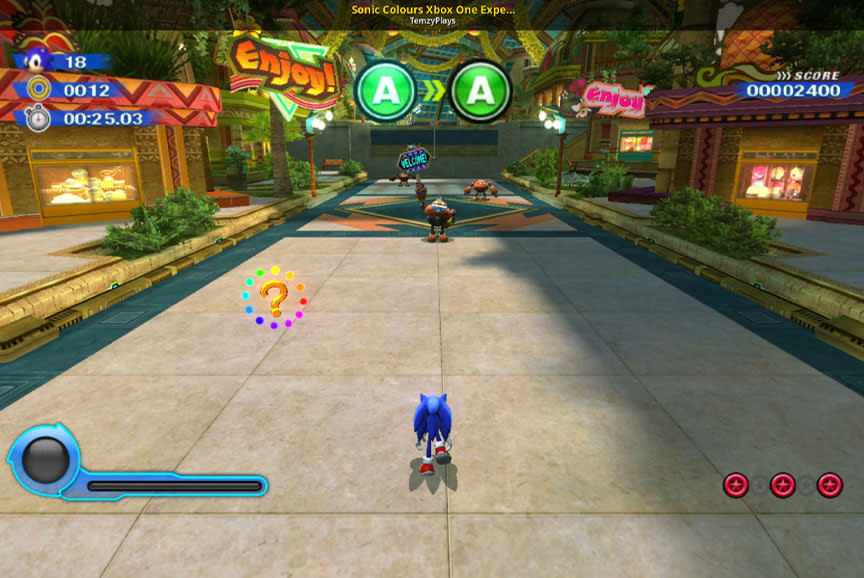Viewport: 864px width, 578px height.
Task: Click the gold ring counter icon
Action: [38, 89]
